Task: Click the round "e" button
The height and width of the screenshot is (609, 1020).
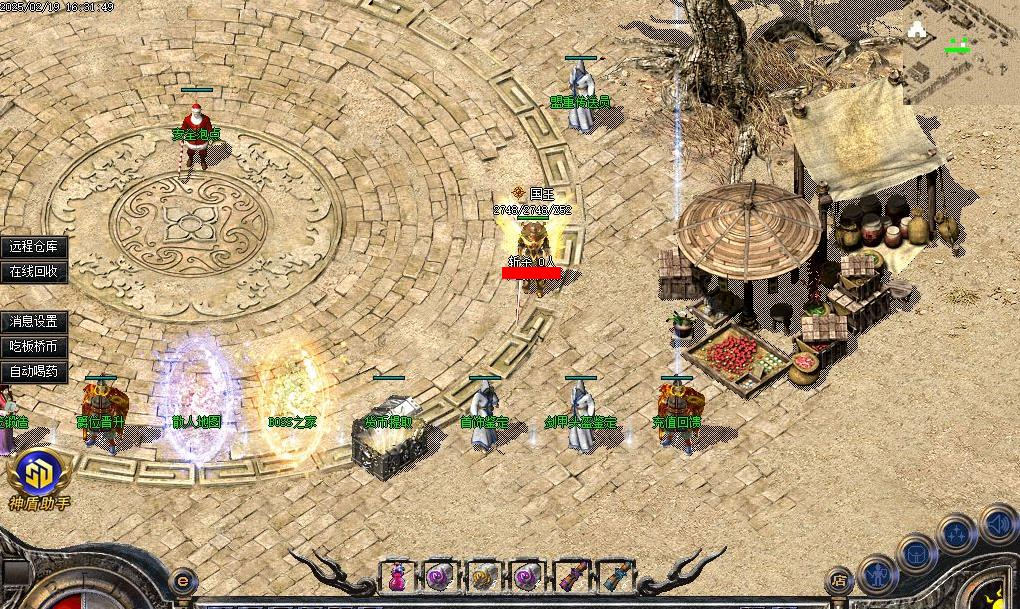Action: click(x=183, y=579)
